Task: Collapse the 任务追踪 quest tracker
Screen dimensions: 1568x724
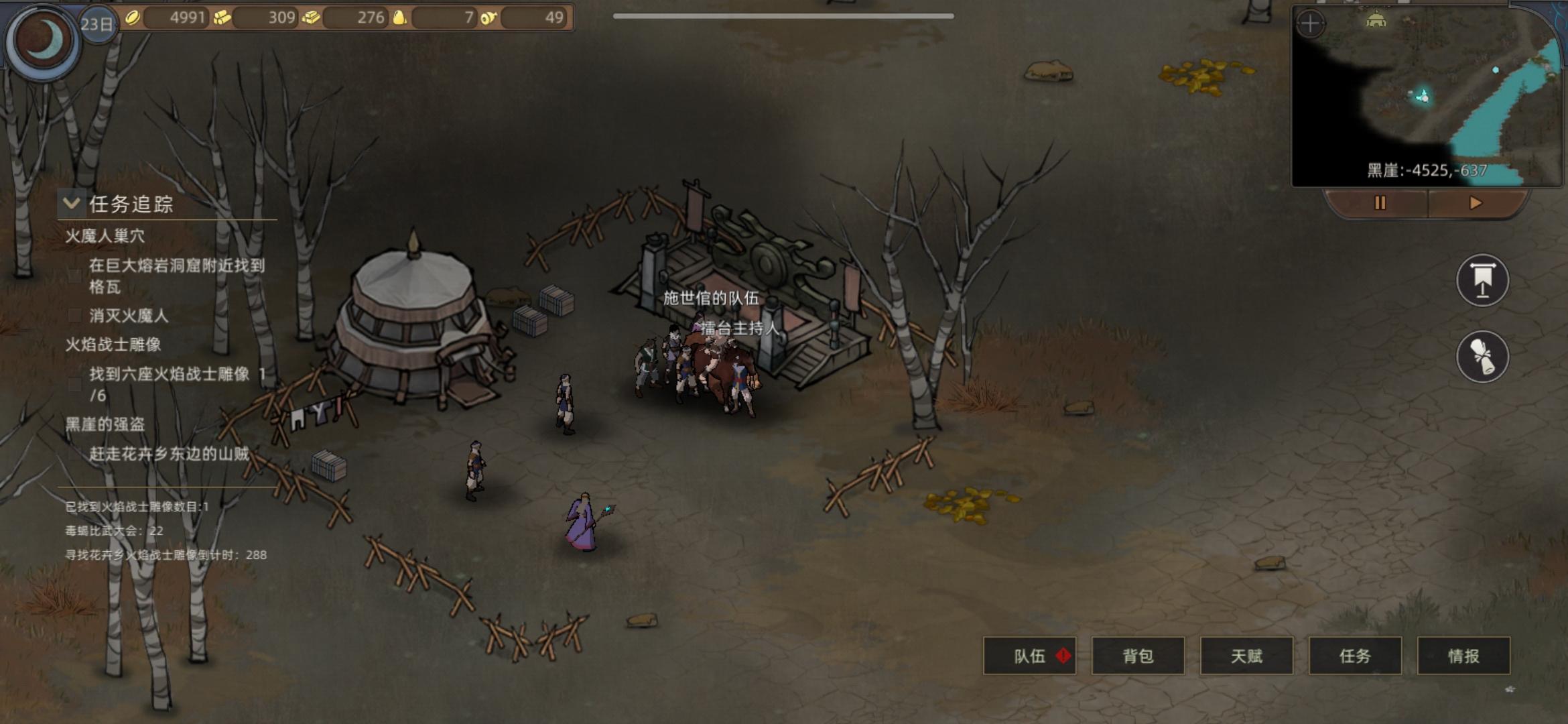Action: (71, 202)
